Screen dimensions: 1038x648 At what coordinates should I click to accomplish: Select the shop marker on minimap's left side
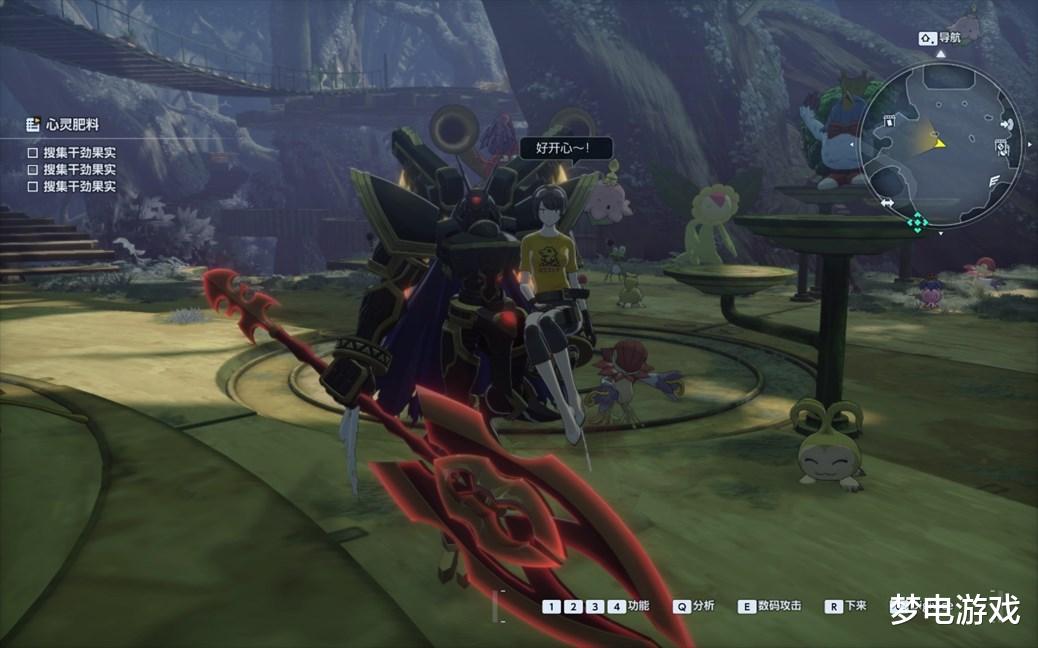pyautogui.click(x=889, y=121)
